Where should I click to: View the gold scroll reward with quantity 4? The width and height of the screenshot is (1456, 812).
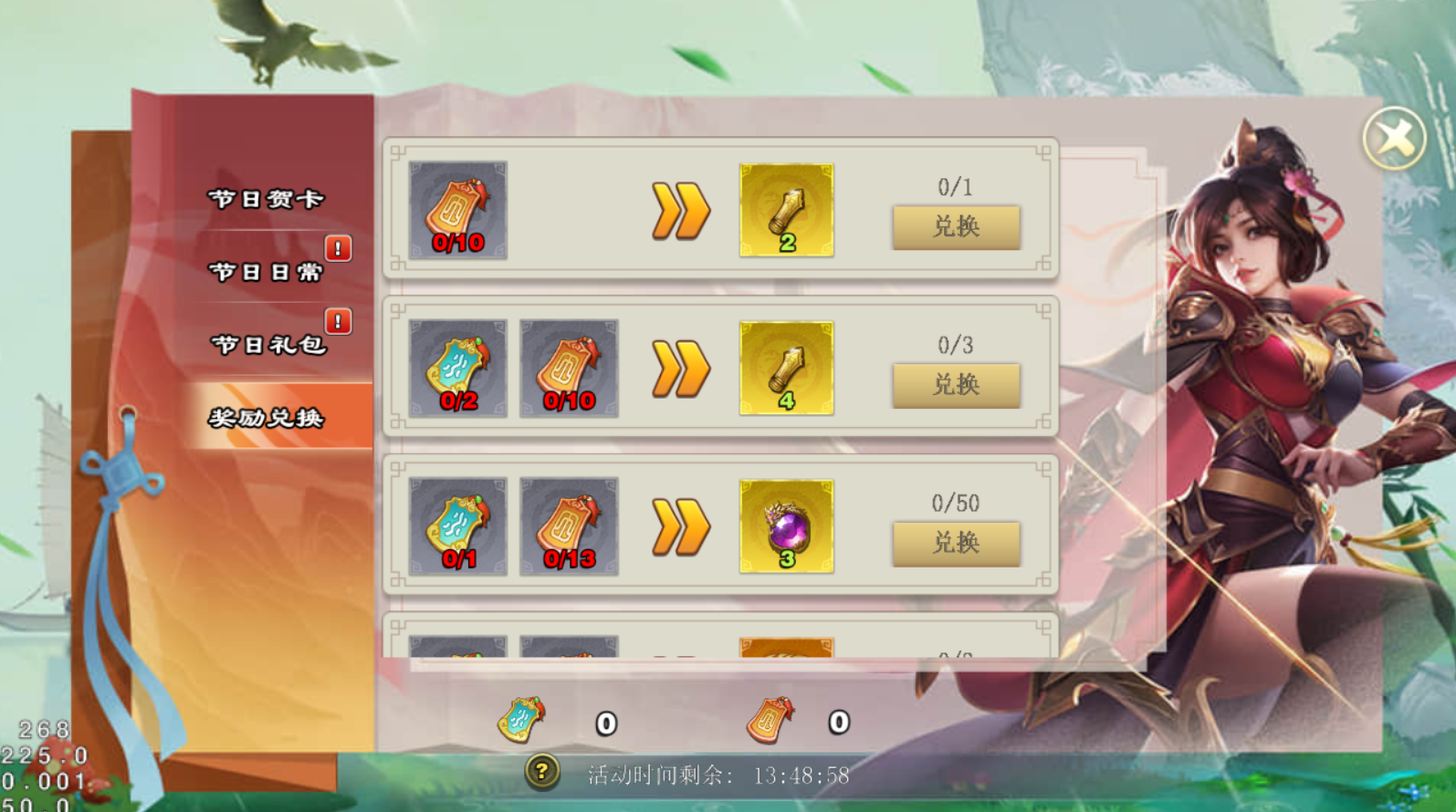(786, 369)
